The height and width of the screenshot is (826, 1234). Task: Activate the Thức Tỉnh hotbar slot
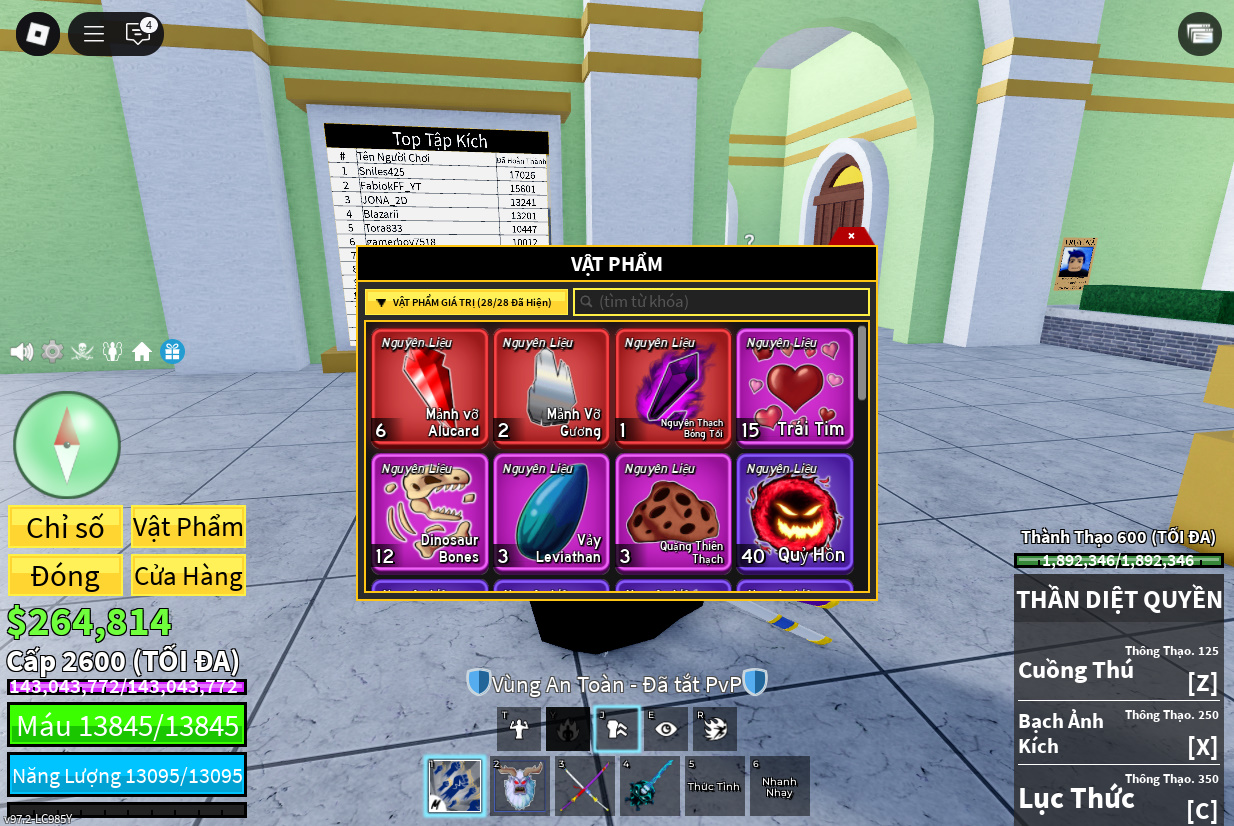coord(714,786)
